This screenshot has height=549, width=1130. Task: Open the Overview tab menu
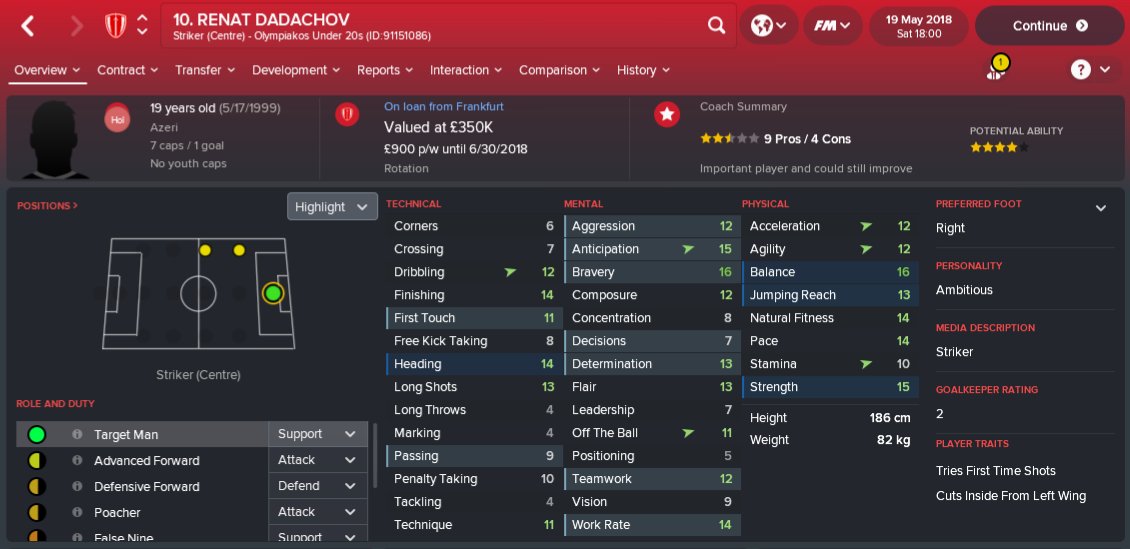[47, 70]
